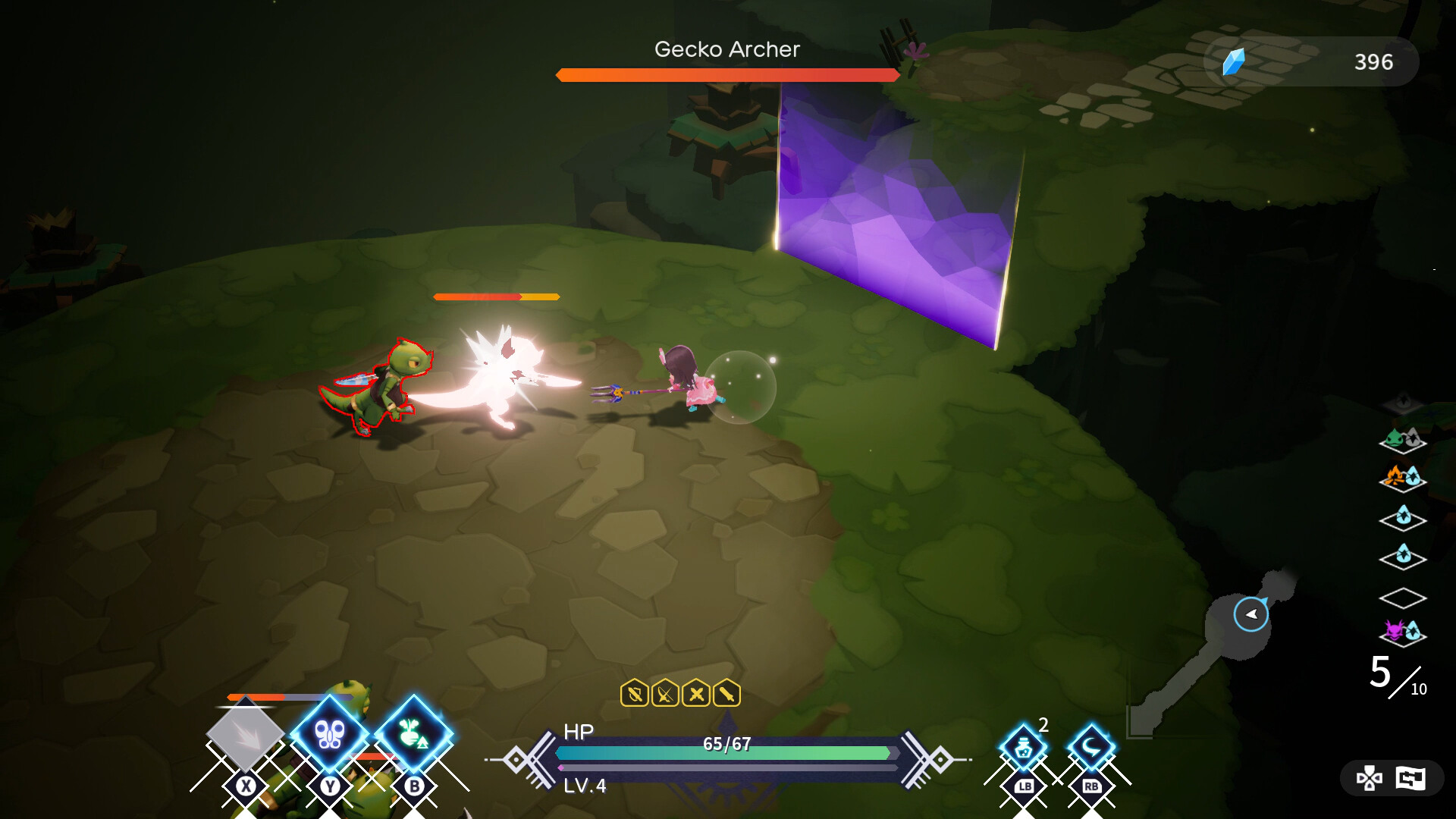Select the butterfly ability on the Y slot
Viewport: 1456px width, 819px height.
[329, 734]
